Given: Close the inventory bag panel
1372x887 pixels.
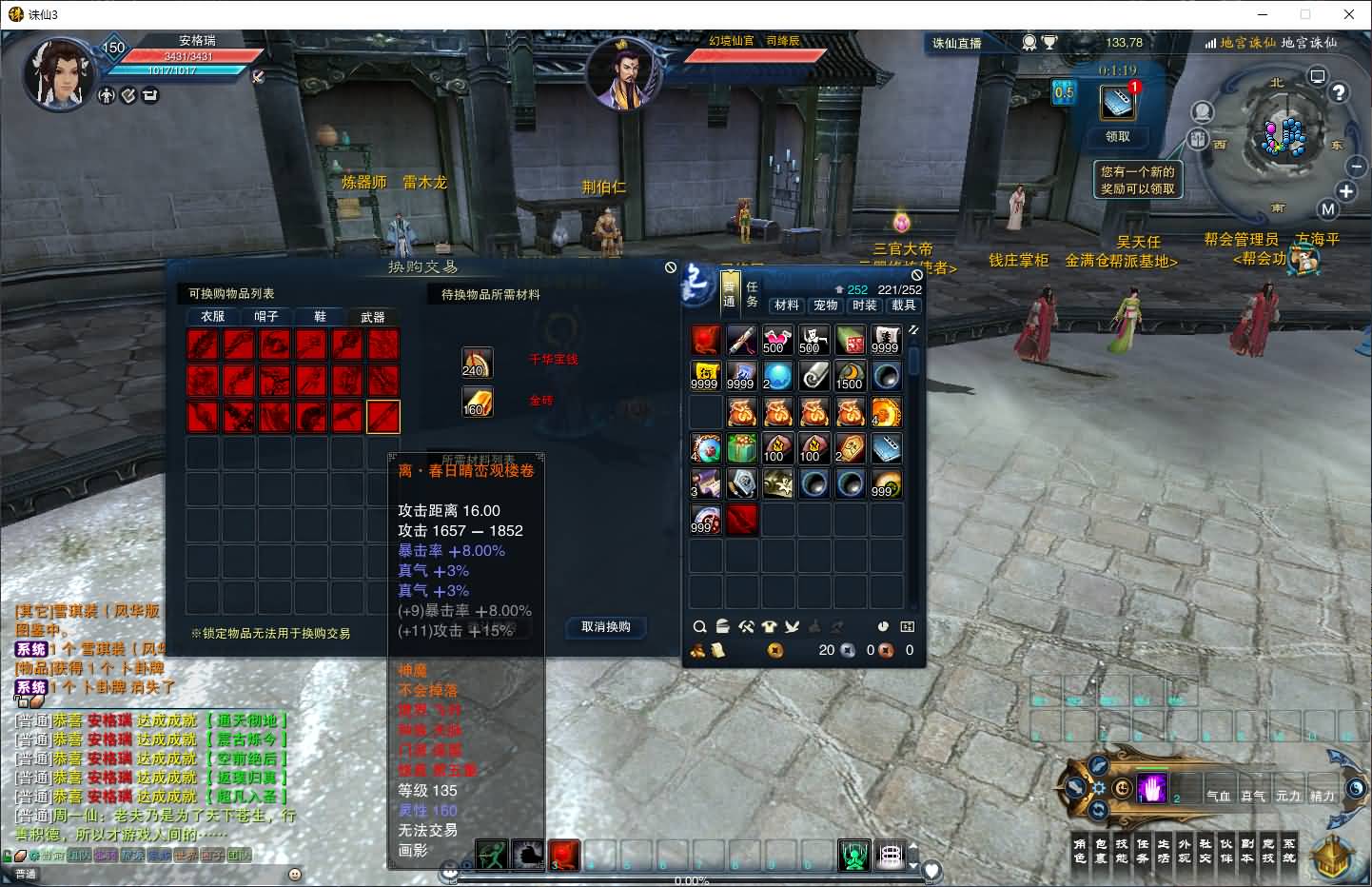Looking at the screenshot, I should pos(917,275).
